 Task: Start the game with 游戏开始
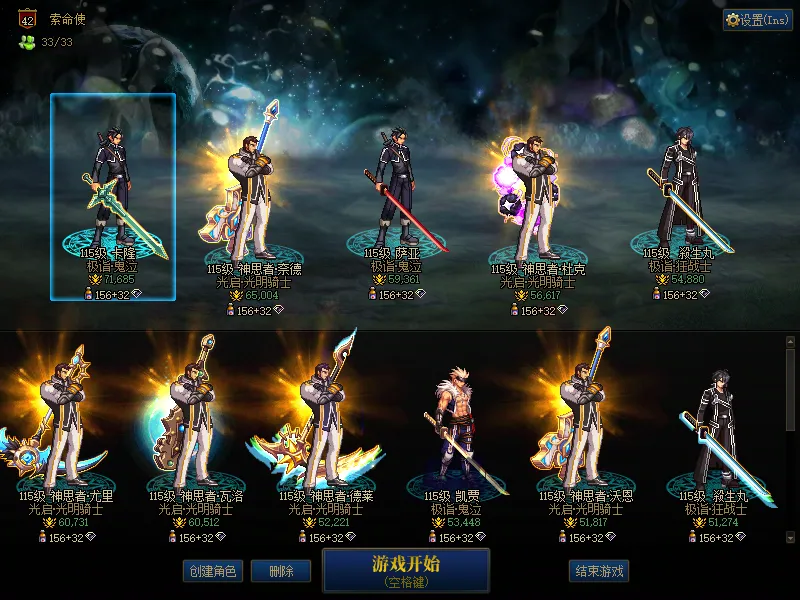coord(405,570)
